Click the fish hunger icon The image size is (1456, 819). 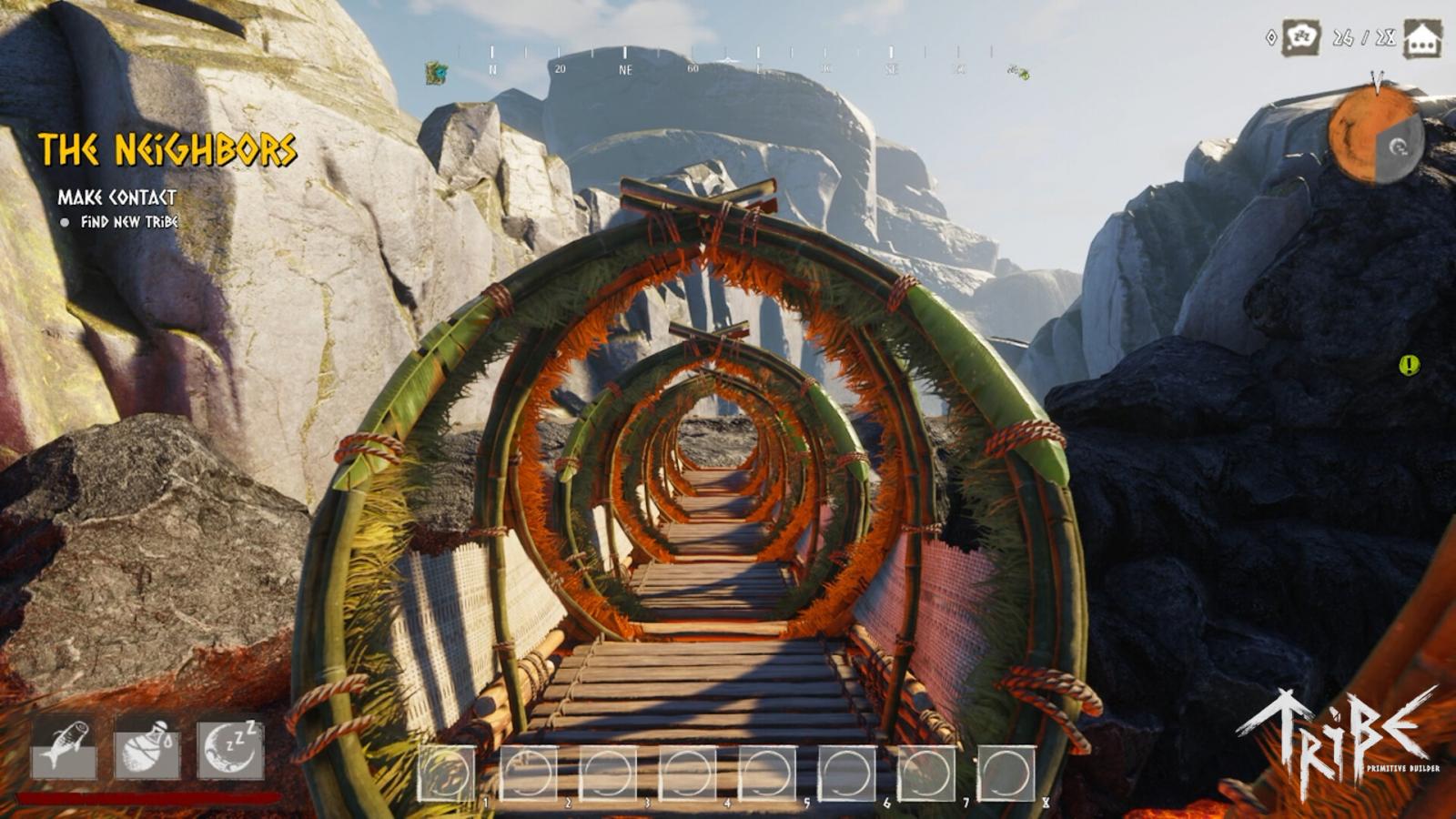point(64,748)
